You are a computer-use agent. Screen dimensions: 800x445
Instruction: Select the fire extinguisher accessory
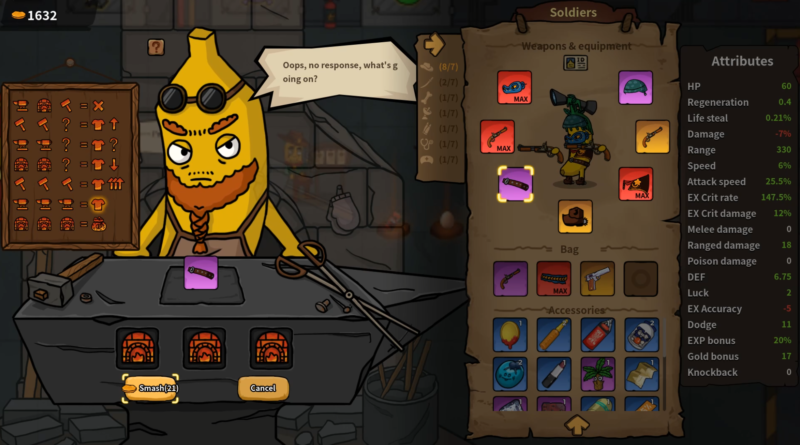[x=598, y=334]
